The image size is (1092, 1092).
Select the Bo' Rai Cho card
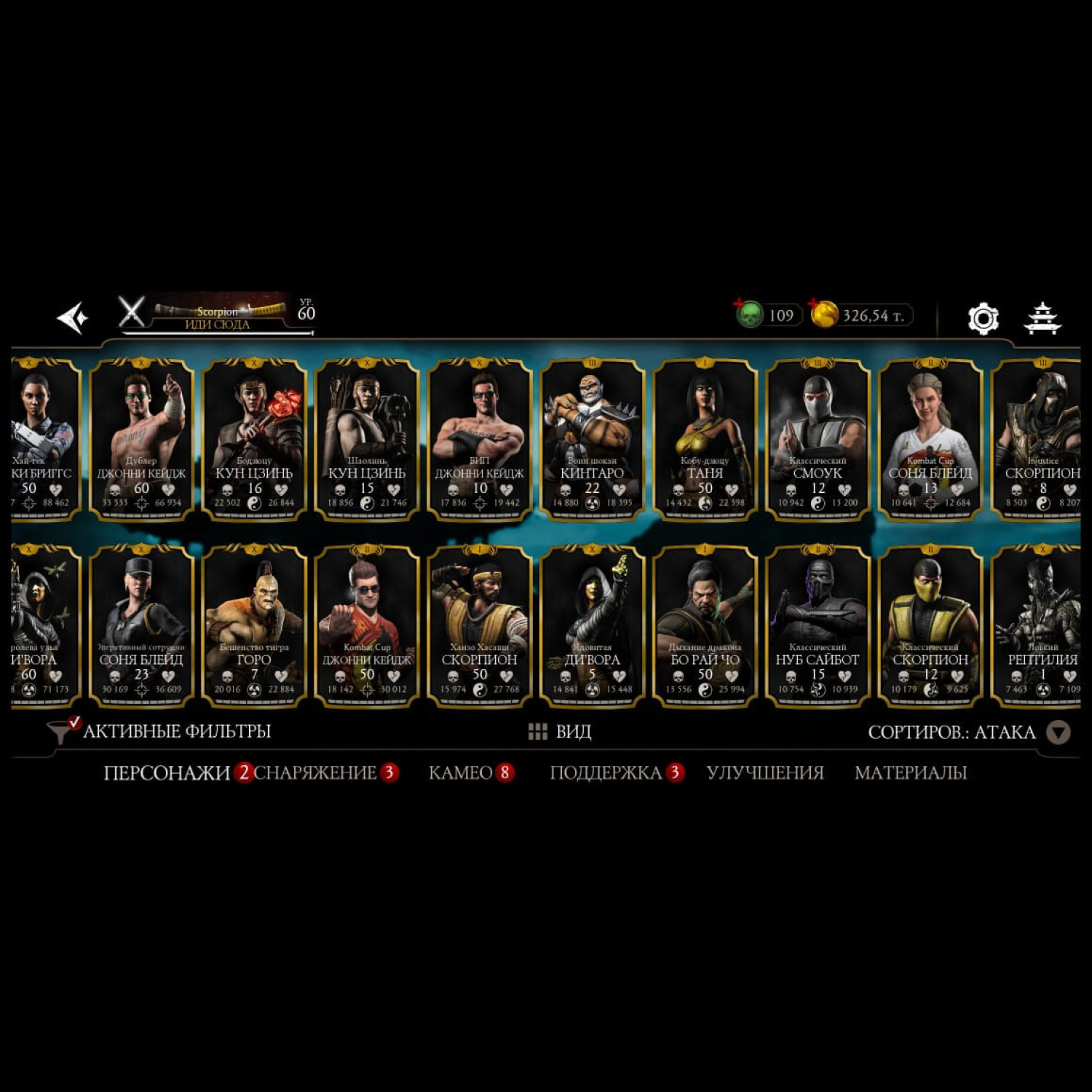click(705, 625)
